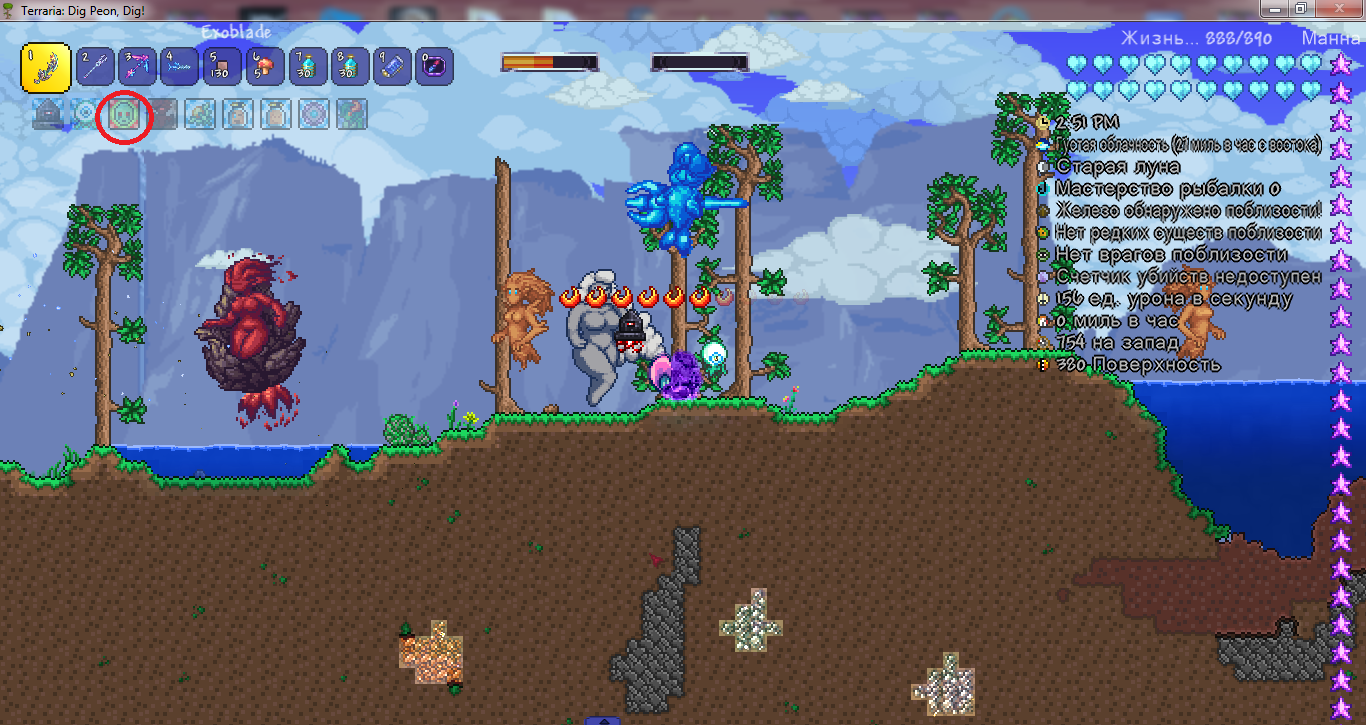1366x725 pixels.
Task: Remove the leftmost tombstone-style buff icon
Action: point(48,113)
